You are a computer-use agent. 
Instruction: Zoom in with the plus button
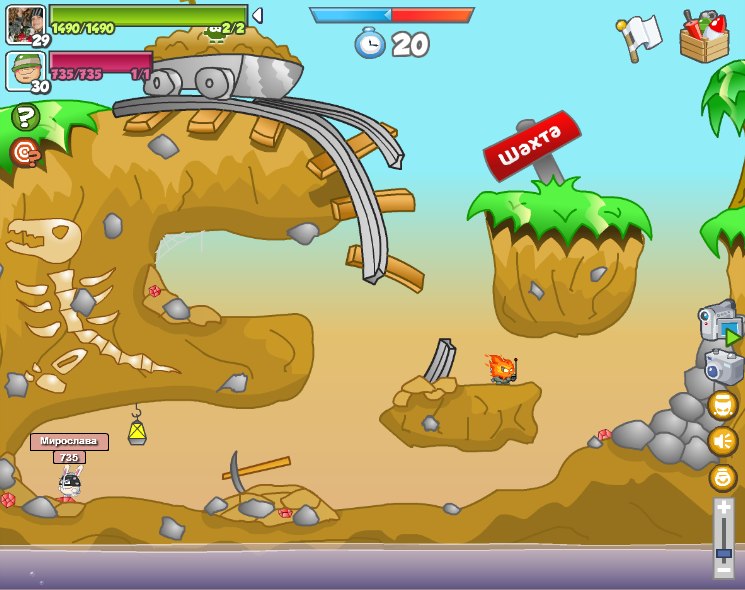pyautogui.click(x=723, y=508)
